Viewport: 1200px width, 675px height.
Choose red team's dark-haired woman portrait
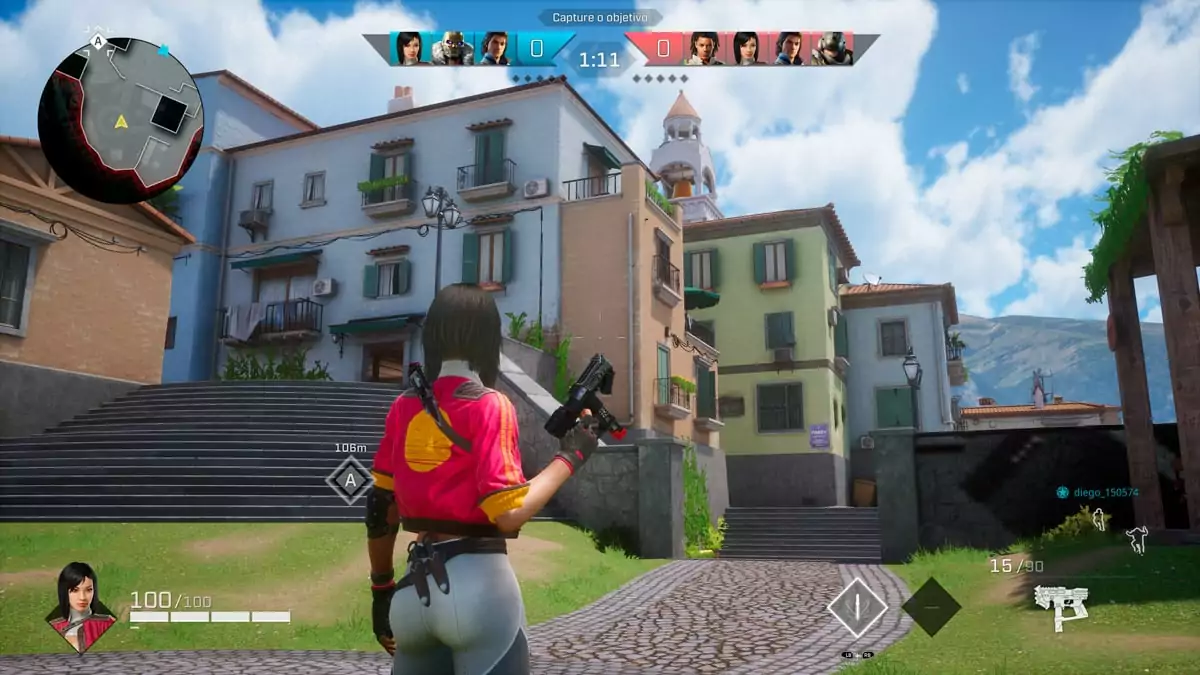point(746,48)
